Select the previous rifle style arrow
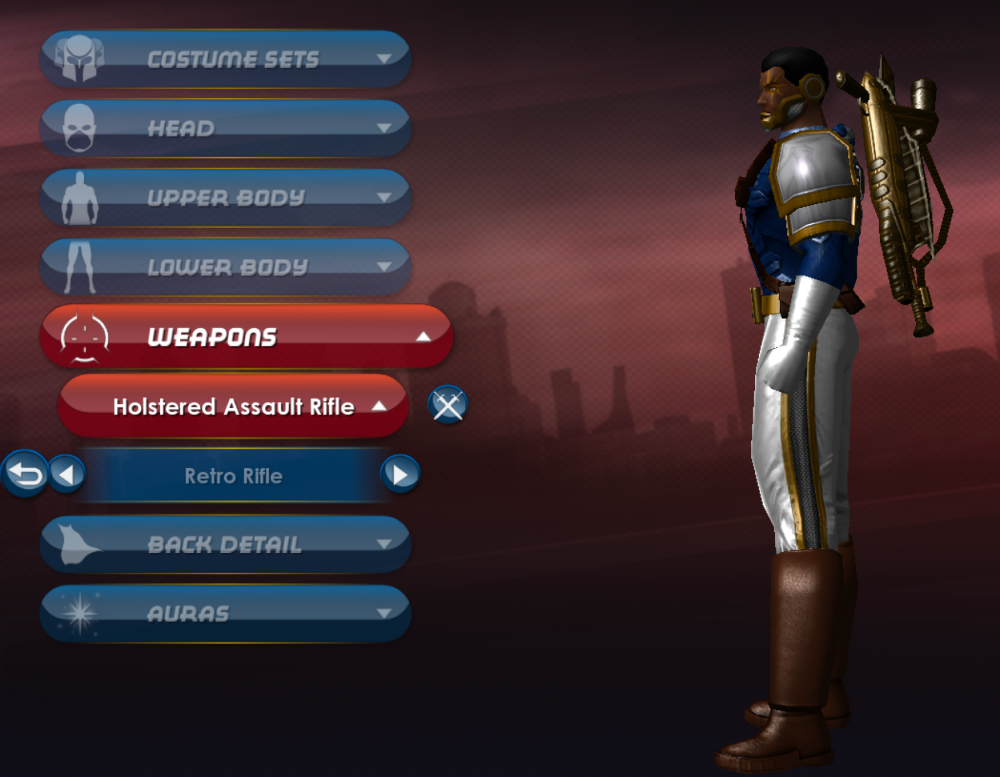This screenshot has width=1000, height=777. (x=67, y=473)
